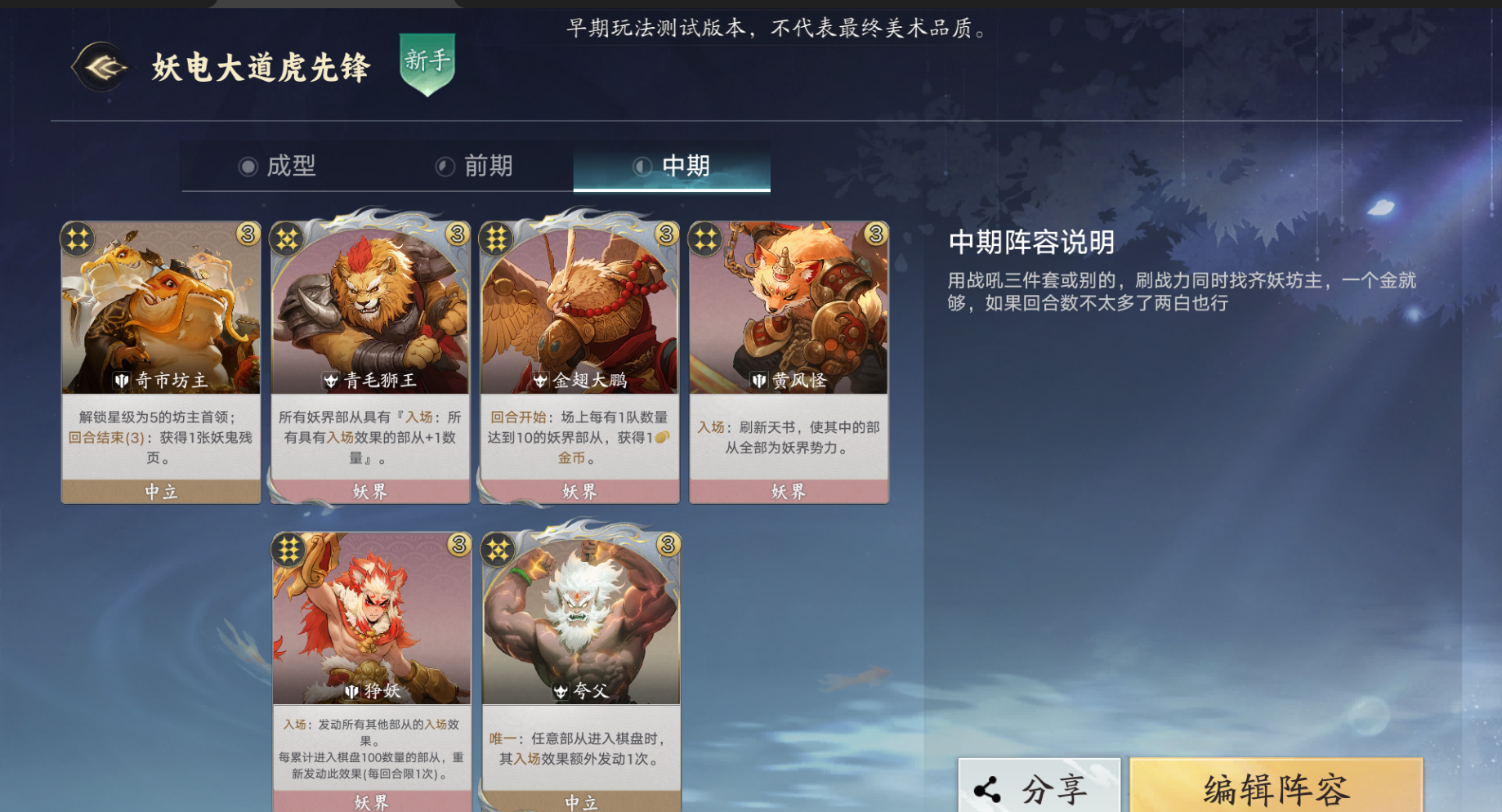Click the 夸父 card artwork
The width and height of the screenshot is (1502, 812).
point(580,621)
